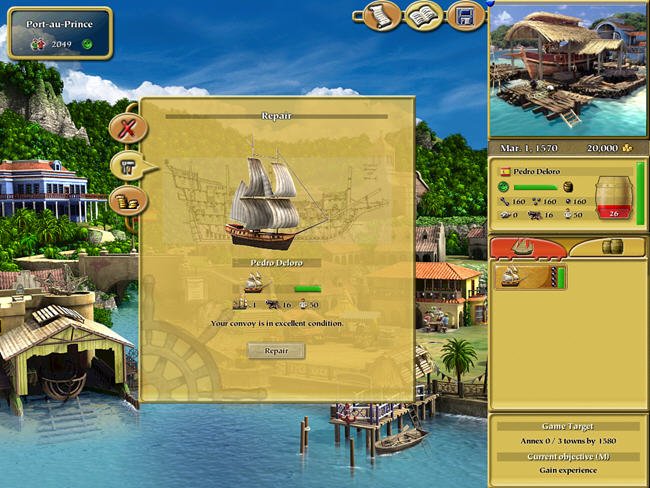The width and height of the screenshot is (650, 488).
Task: Close the Repair dialog with red X
Action: click(x=127, y=128)
